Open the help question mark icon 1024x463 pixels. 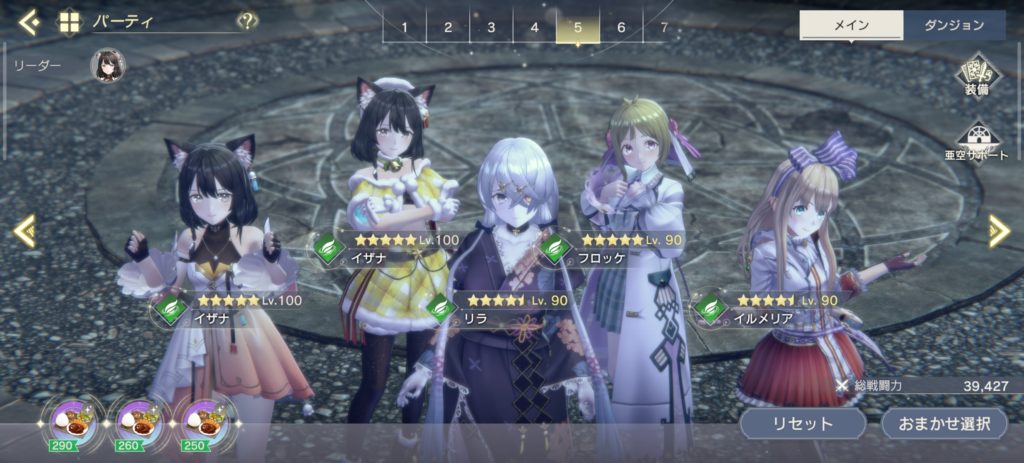(246, 21)
